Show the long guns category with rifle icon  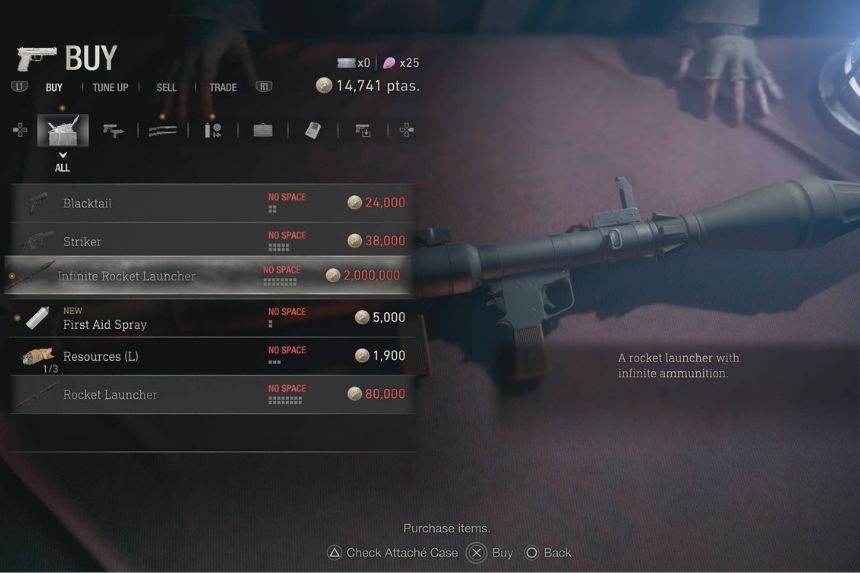163,131
